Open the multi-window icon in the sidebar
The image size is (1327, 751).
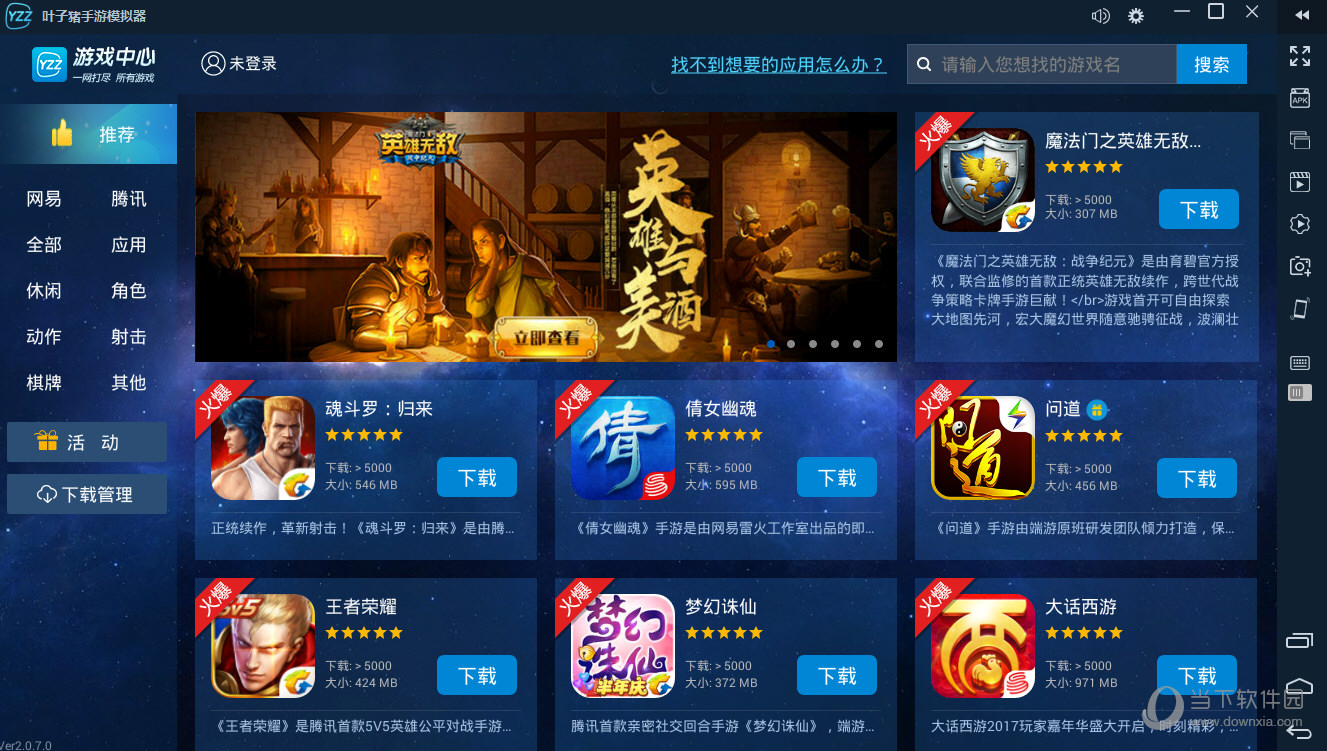pyautogui.click(x=1300, y=140)
